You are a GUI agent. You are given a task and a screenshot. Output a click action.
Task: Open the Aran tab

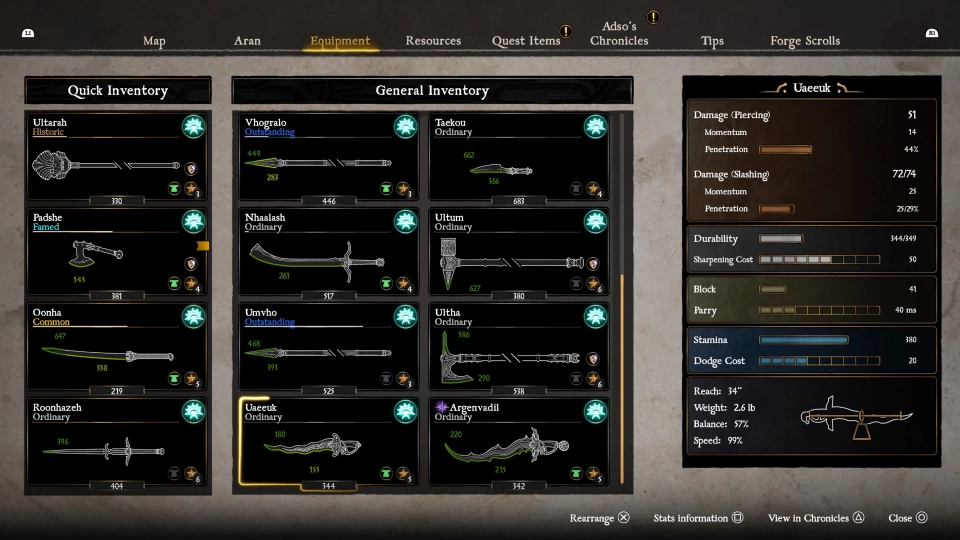[x=247, y=41]
